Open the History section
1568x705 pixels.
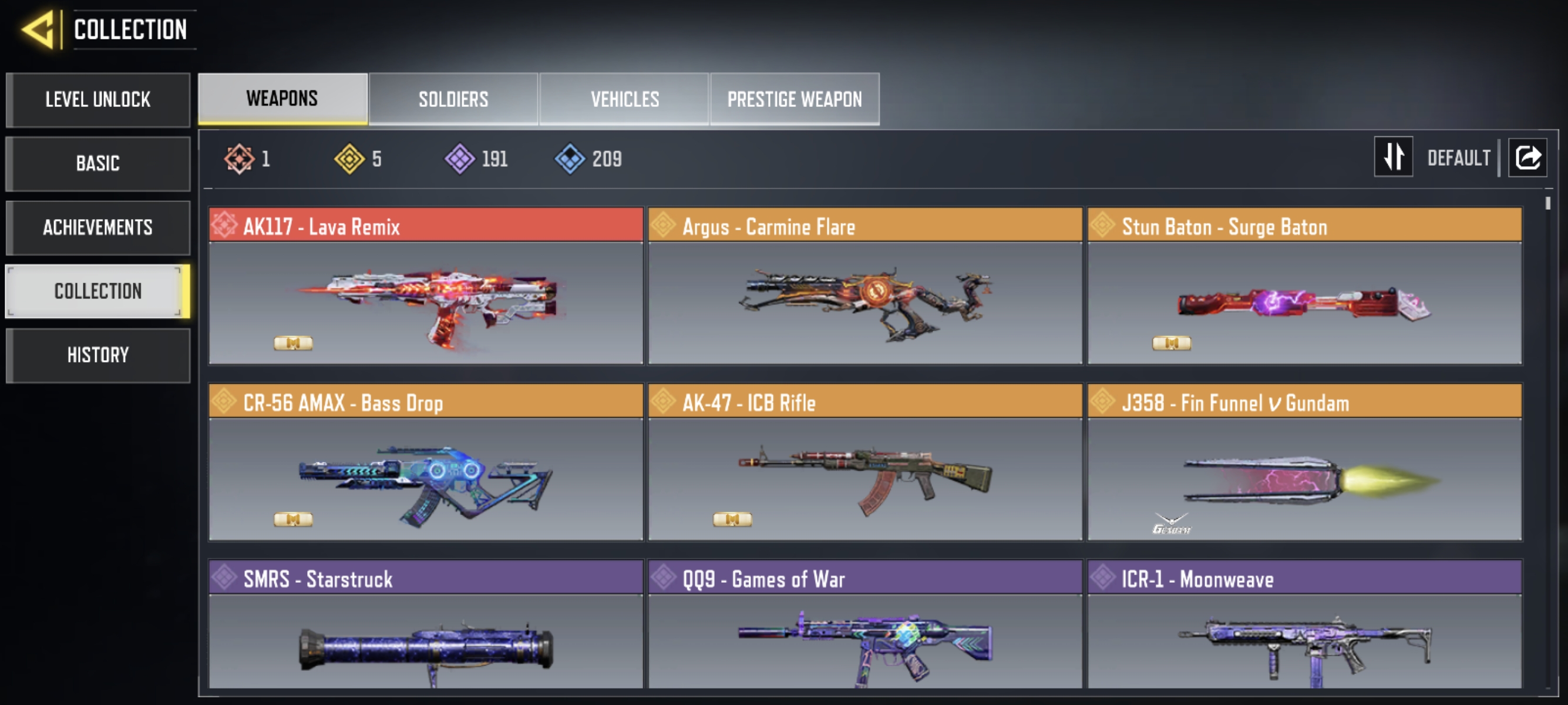[98, 355]
